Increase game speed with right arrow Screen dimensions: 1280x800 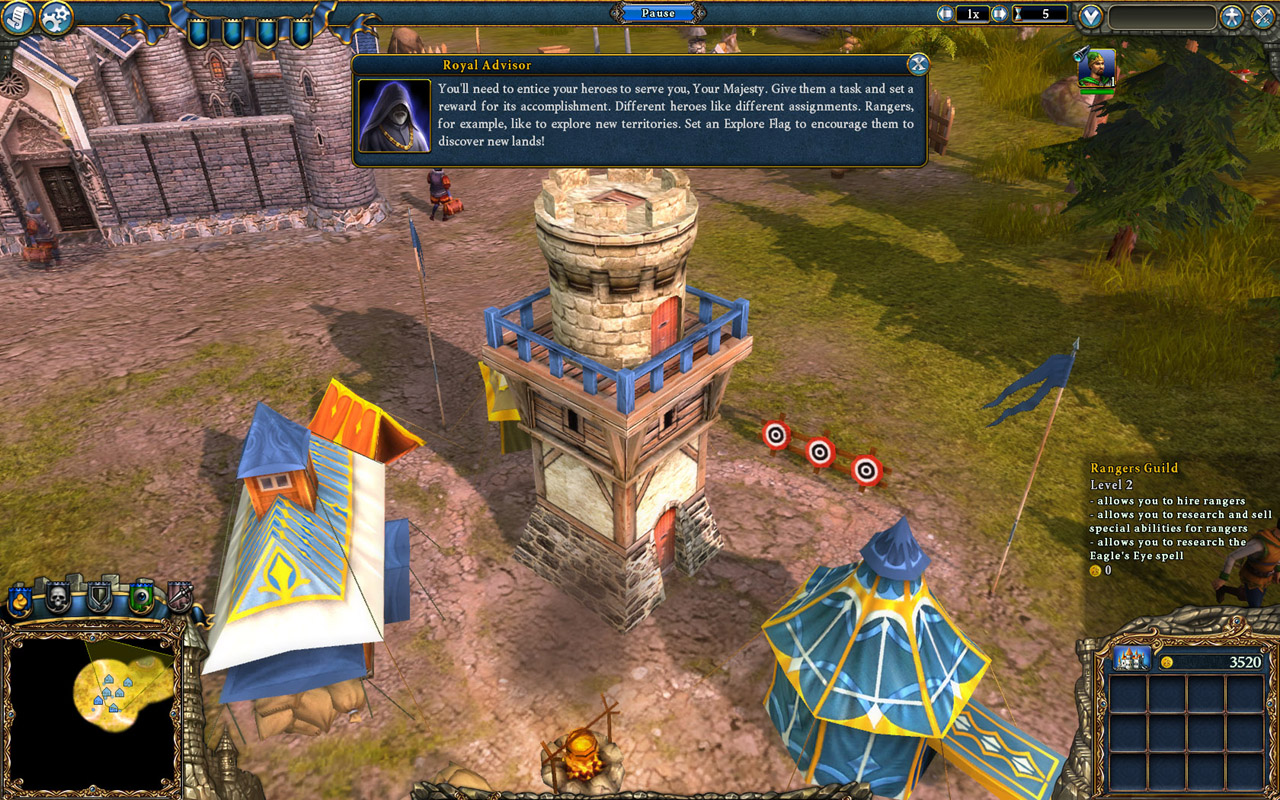[998, 14]
